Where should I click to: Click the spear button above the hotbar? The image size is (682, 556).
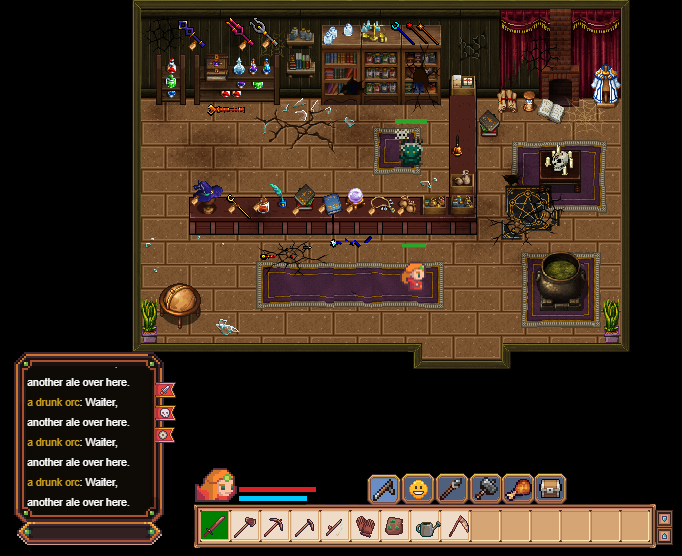coord(451,489)
